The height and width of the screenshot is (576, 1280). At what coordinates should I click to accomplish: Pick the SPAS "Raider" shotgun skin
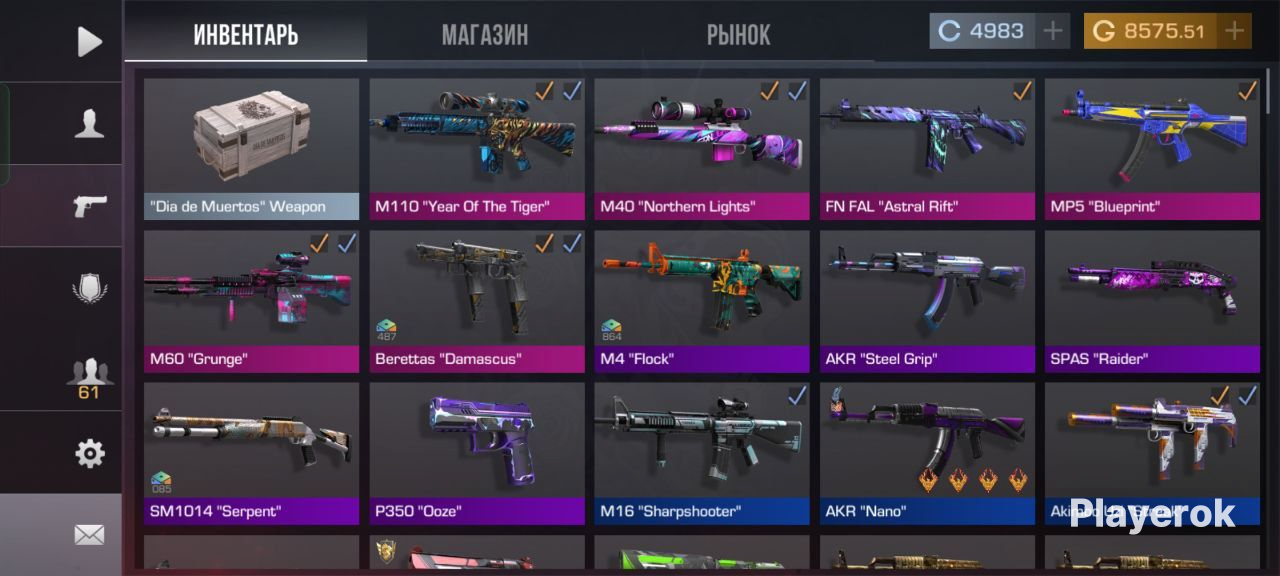1152,301
